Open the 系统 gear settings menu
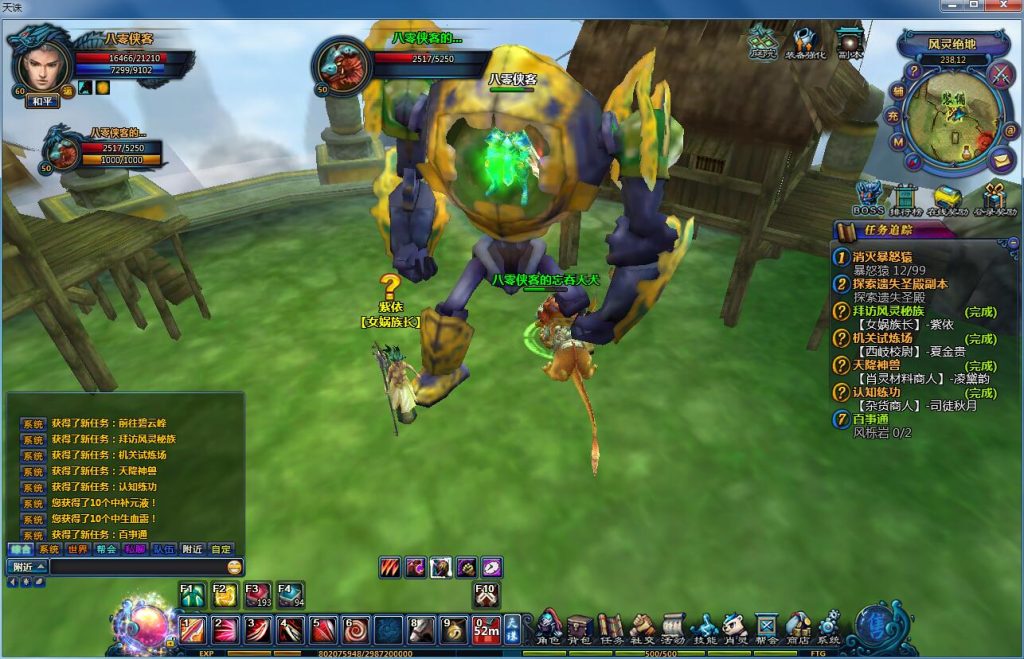 pyautogui.click(x=829, y=627)
